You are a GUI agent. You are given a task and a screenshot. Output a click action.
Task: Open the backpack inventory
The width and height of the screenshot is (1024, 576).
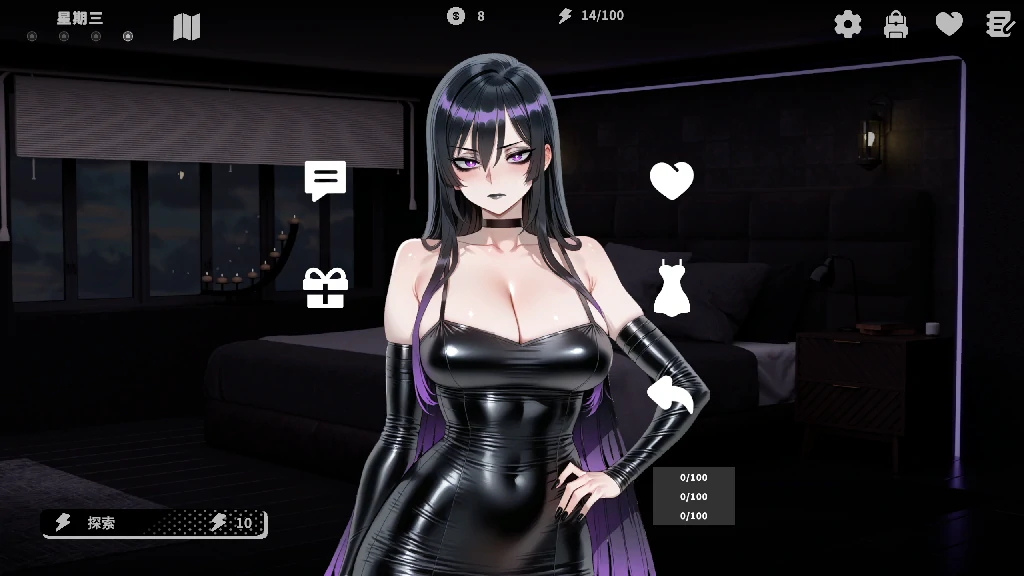896,24
